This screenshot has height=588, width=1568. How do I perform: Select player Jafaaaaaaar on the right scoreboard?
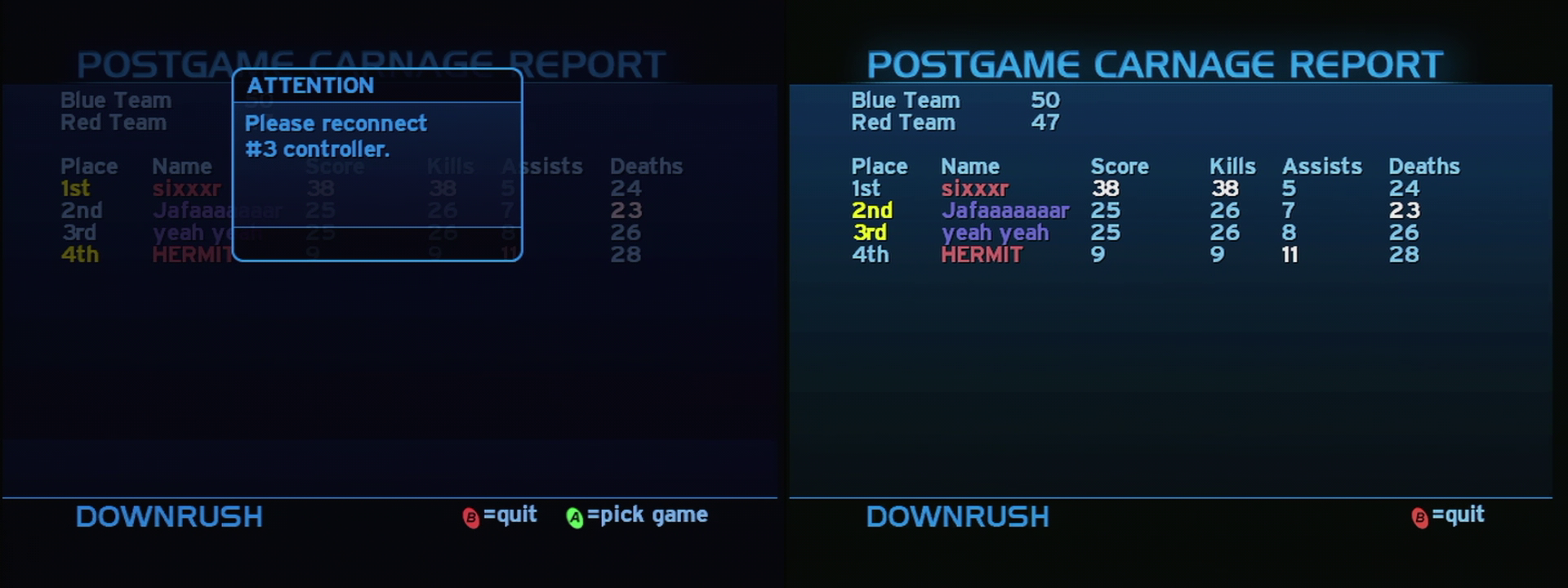(x=1004, y=210)
